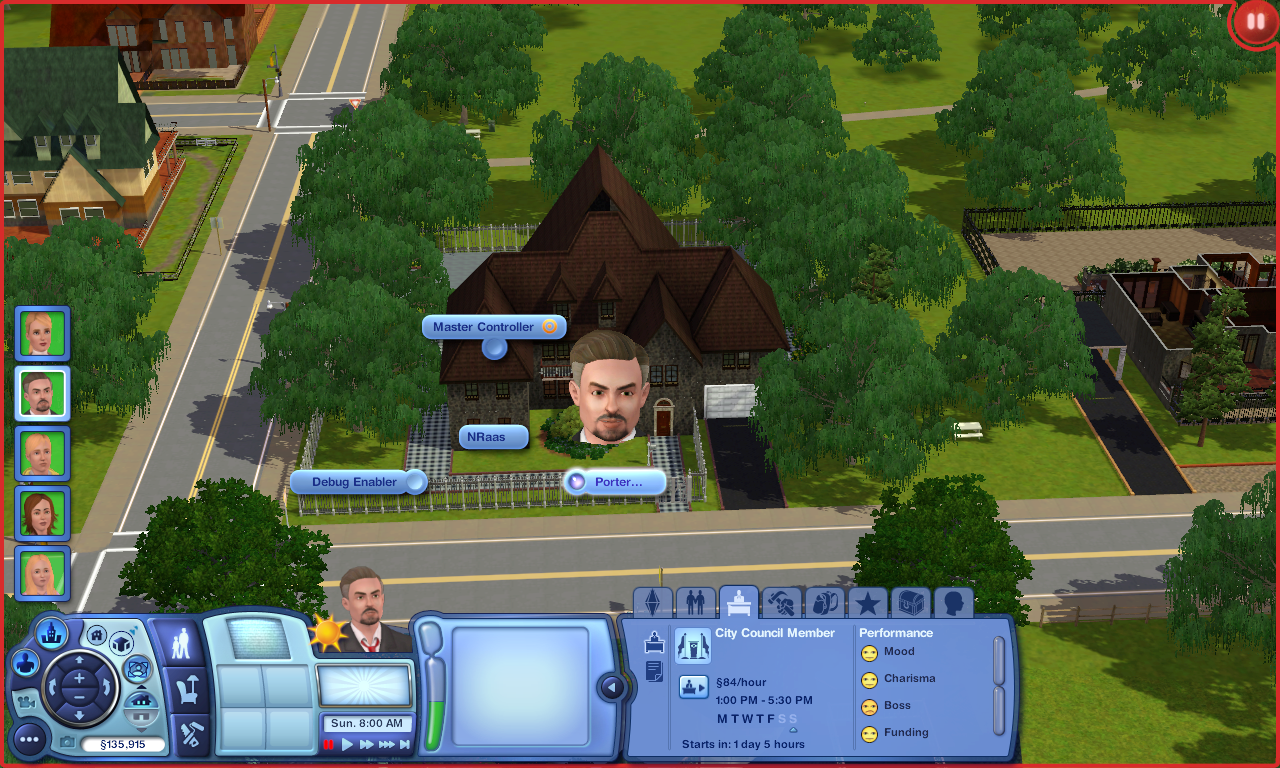Viewport: 1280px width, 768px height.
Task: Switch to Map View with the city icon
Action: pos(51,632)
